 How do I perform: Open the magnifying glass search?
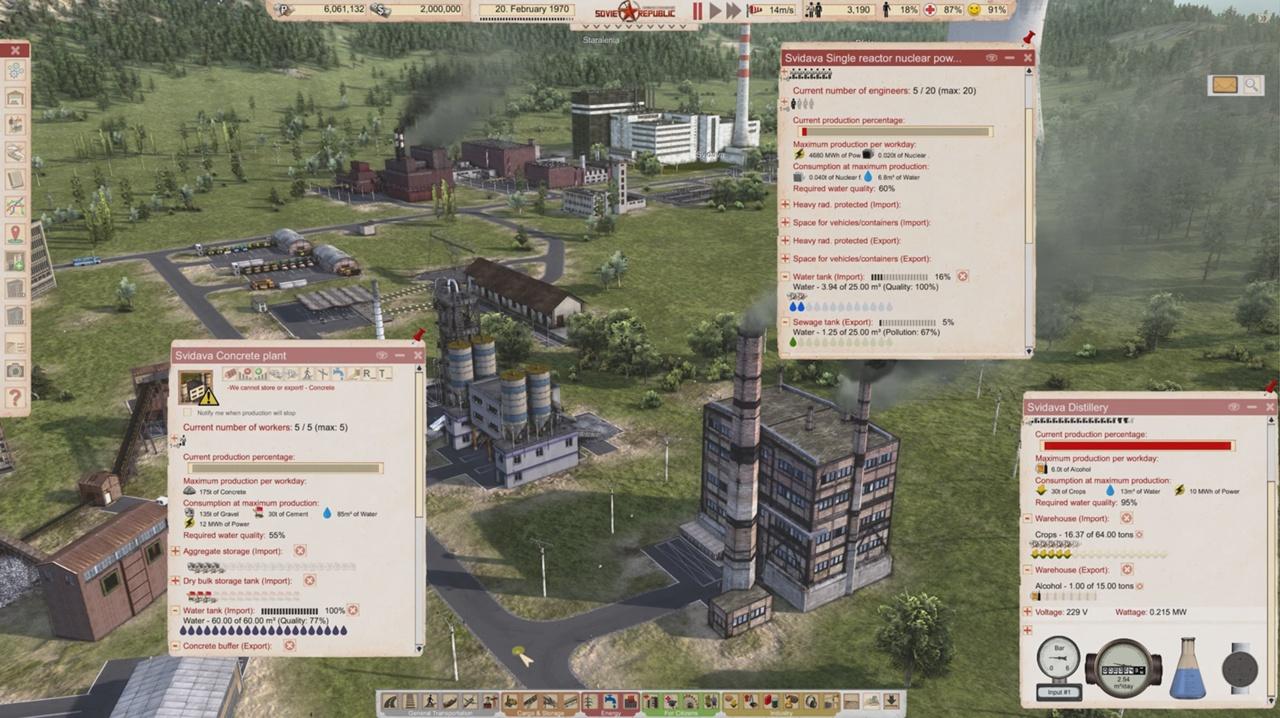[1251, 85]
